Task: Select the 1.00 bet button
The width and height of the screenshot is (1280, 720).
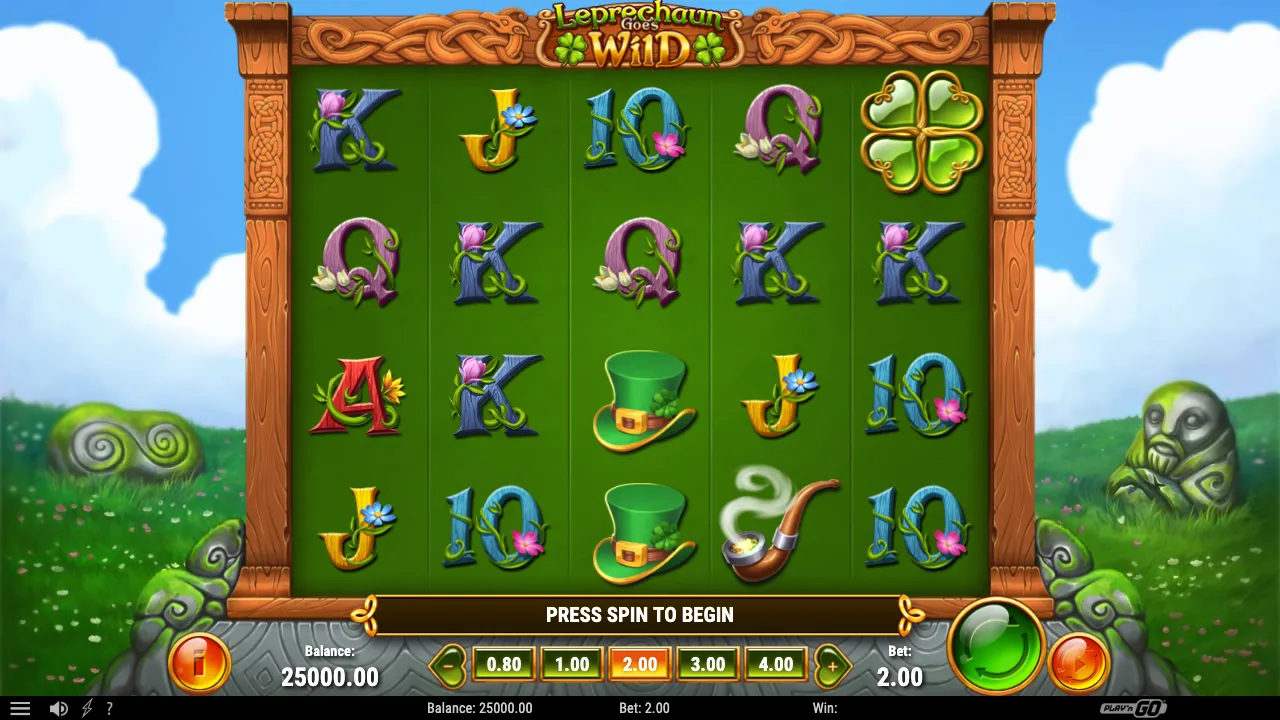Action: tap(571, 663)
